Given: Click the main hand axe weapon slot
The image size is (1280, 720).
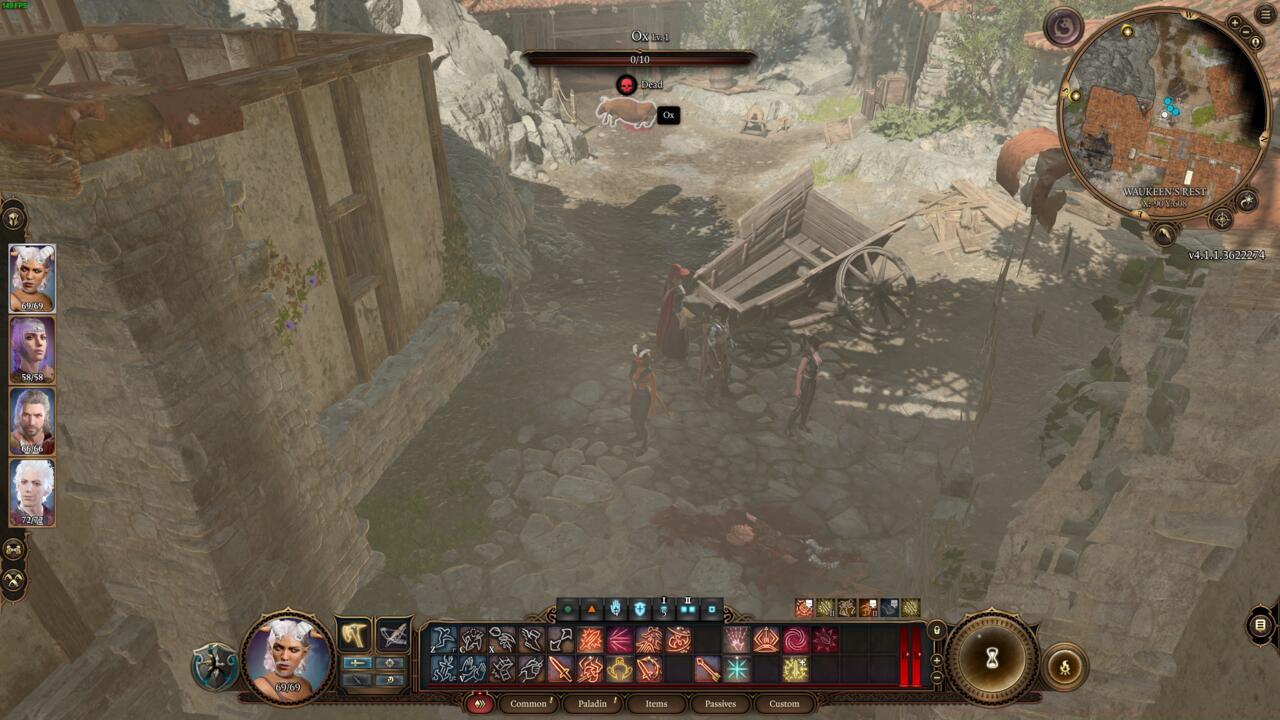Looking at the screenshot, I should click(355, 634).
